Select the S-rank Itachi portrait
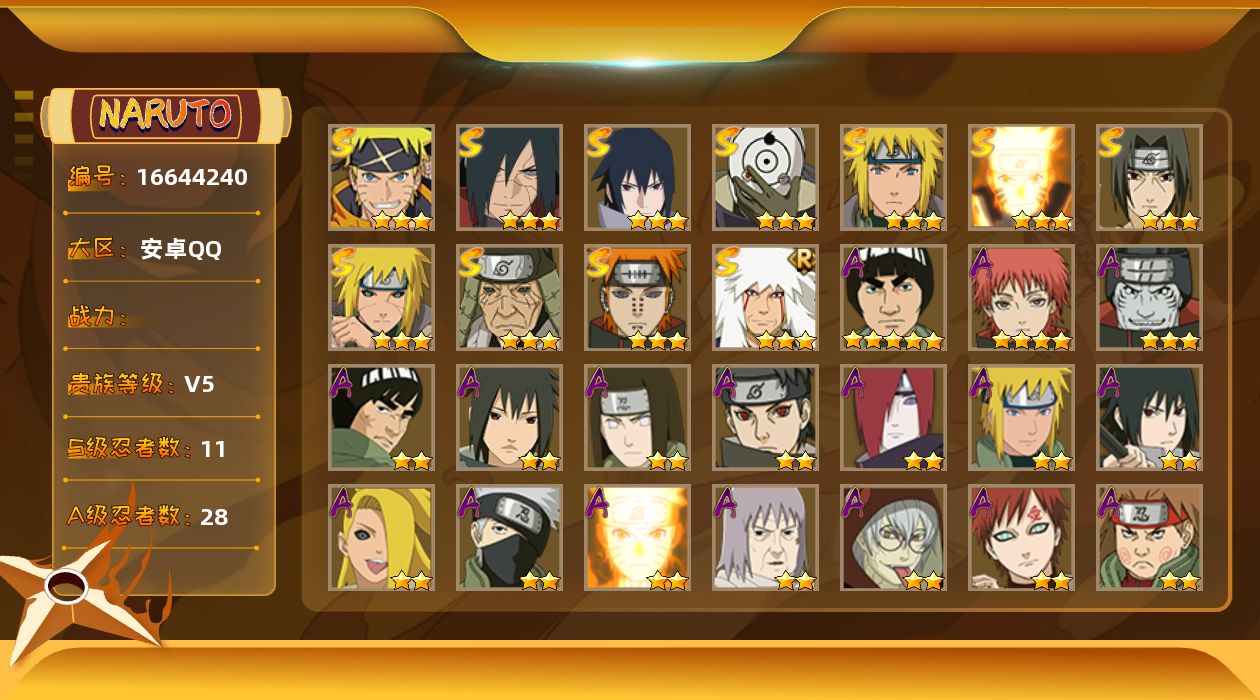The height and width of the screenshot is (700, 1260). [1149, 177]
